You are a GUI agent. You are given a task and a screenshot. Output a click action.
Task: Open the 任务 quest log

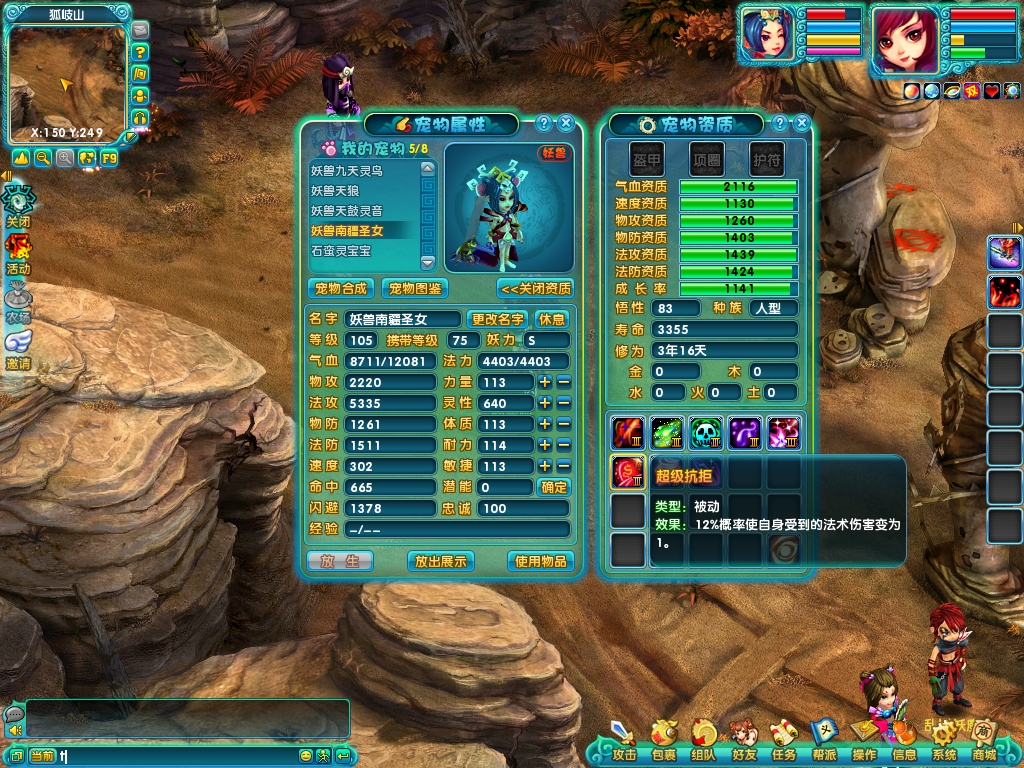coord(783,740)
